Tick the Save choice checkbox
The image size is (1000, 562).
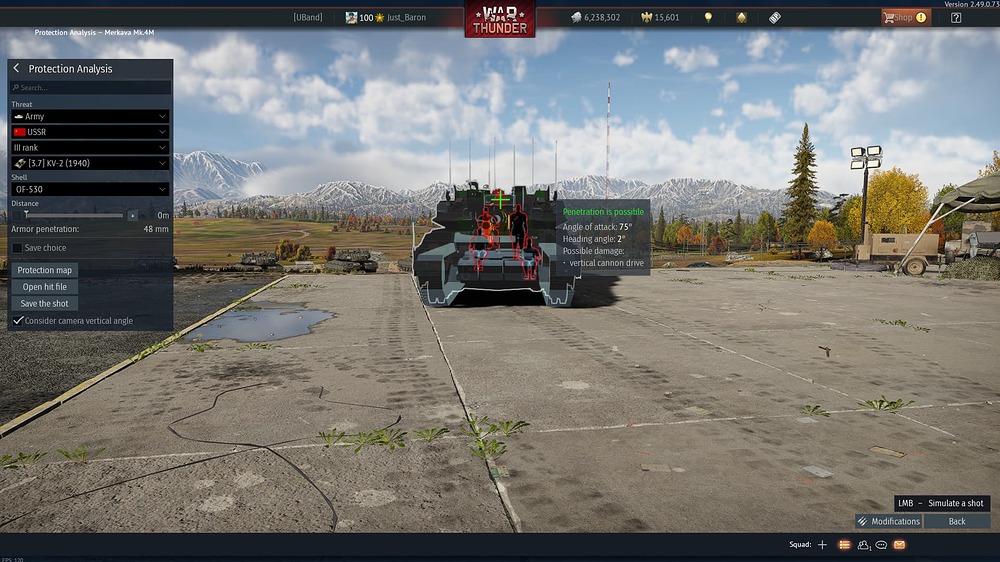tap(17, 248)
